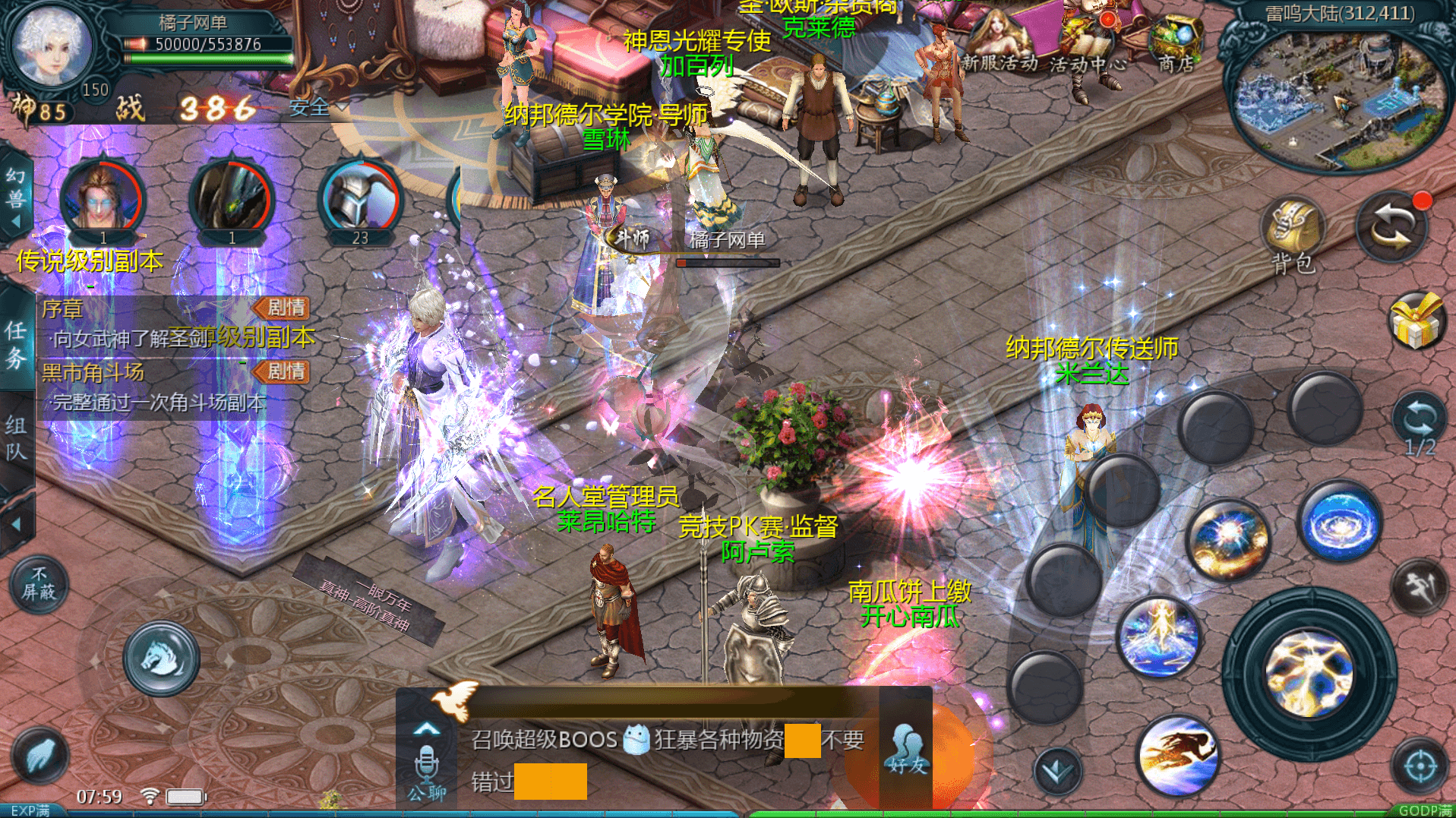Switch skill page with 1/2 button
This screenshot has width=1456, height=818.
[x=1417, y=427]
